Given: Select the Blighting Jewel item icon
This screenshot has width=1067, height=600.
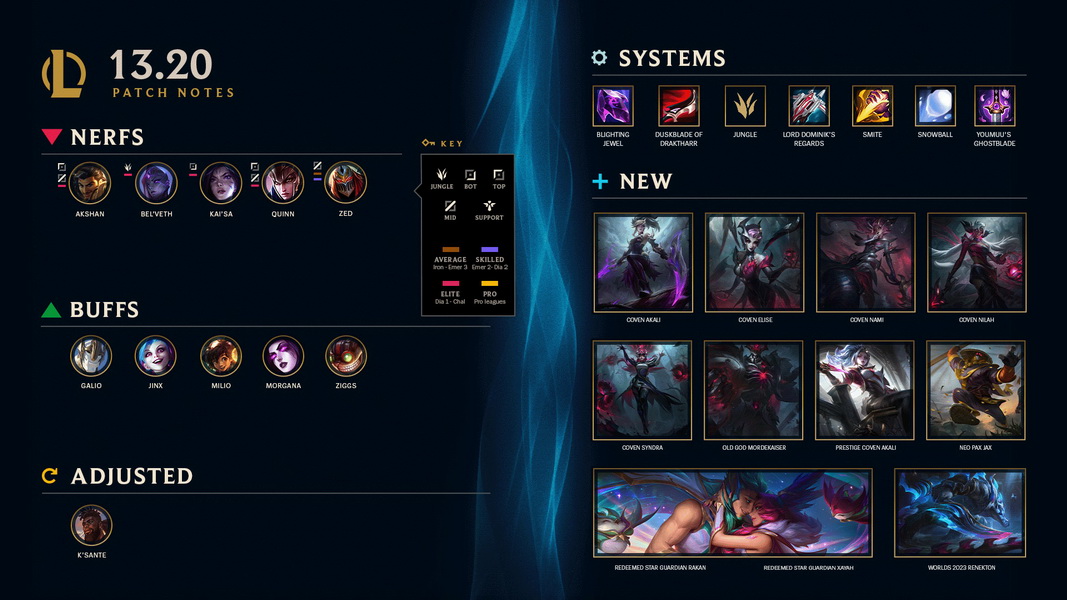Looking at the screenshot, I should click(x=613, y=106).
